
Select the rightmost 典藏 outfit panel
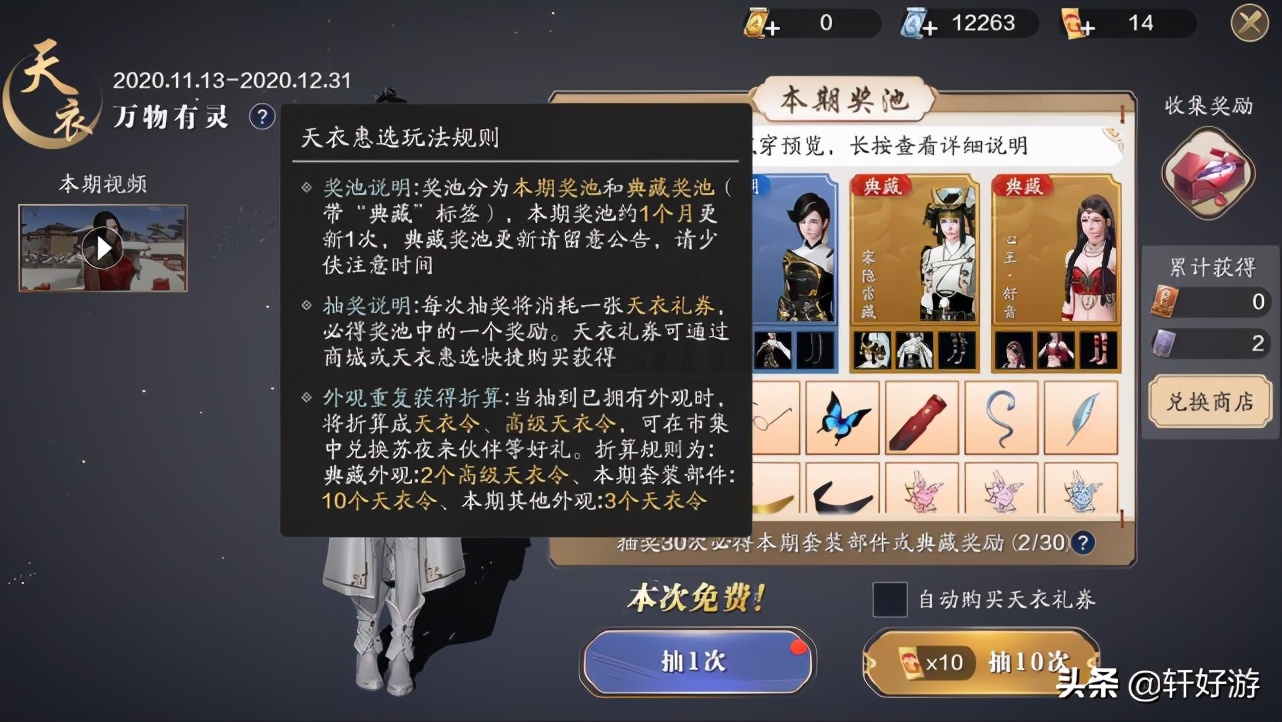[x=1055, y=250]
